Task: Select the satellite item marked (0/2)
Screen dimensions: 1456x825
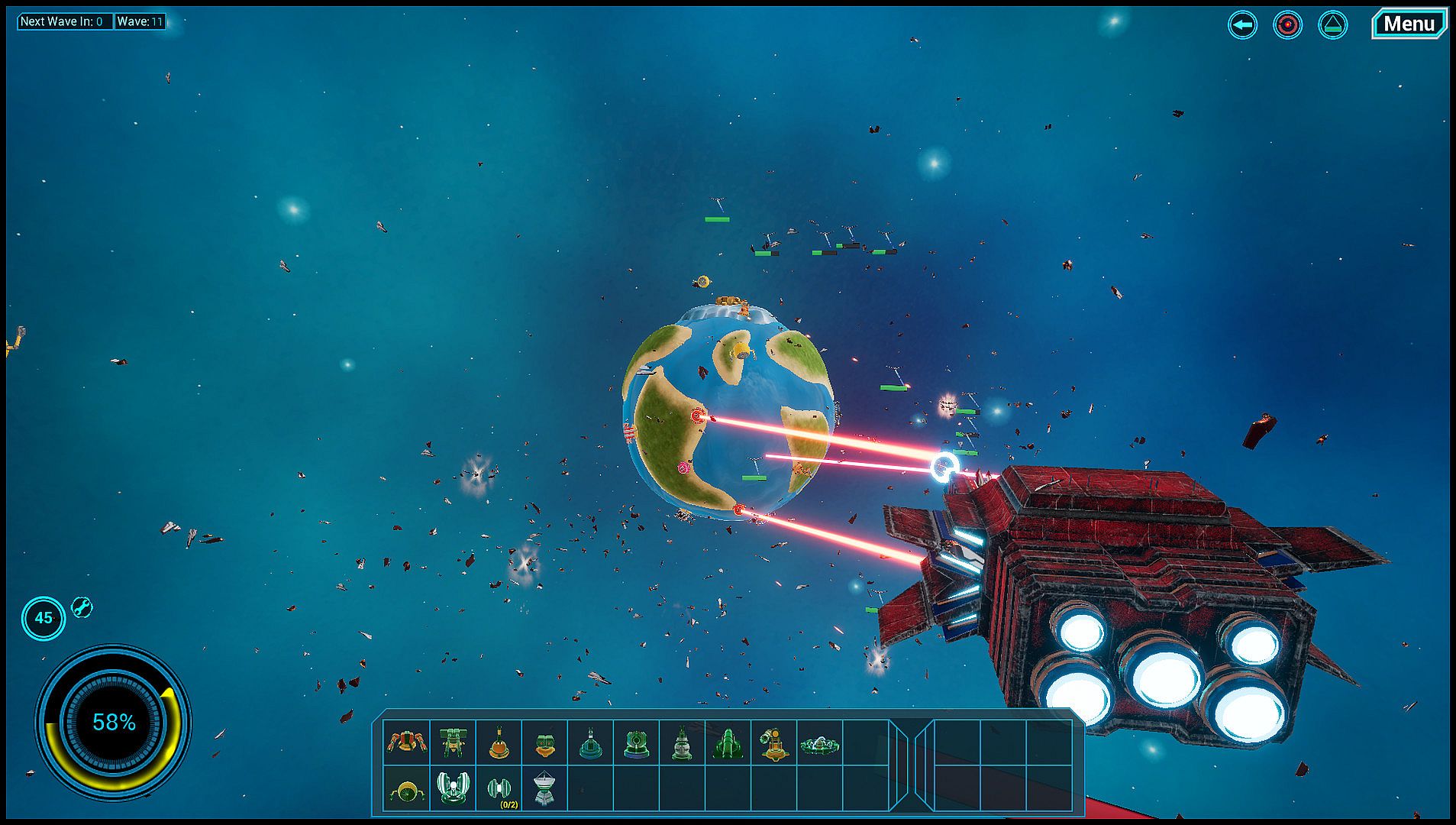Action: 499,788
